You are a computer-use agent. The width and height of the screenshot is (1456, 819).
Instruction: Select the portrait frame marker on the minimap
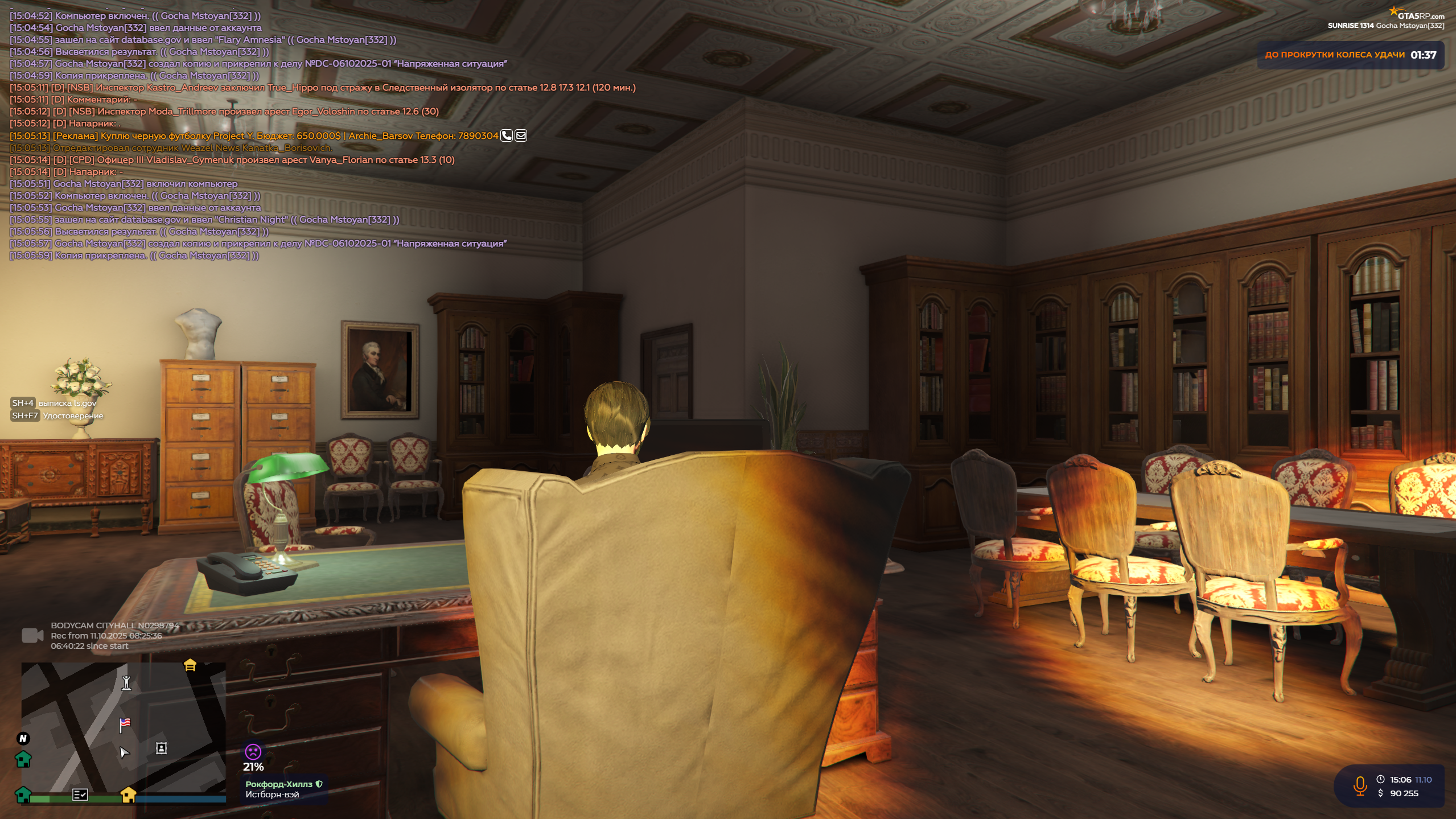pyautogui.click(x=162, y=748)
